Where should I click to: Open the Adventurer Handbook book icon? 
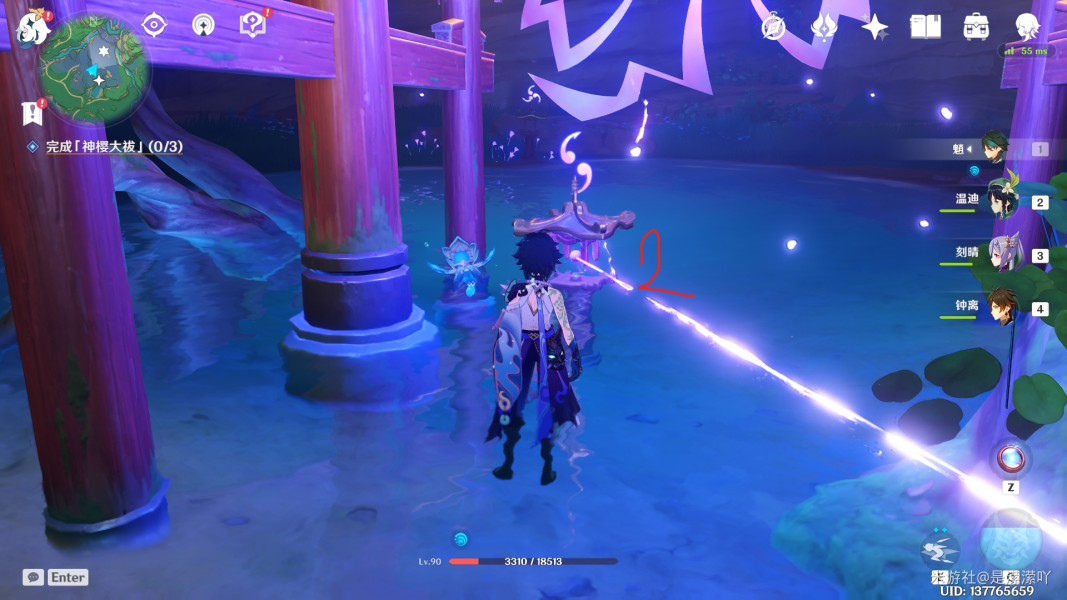pos(926,27)
